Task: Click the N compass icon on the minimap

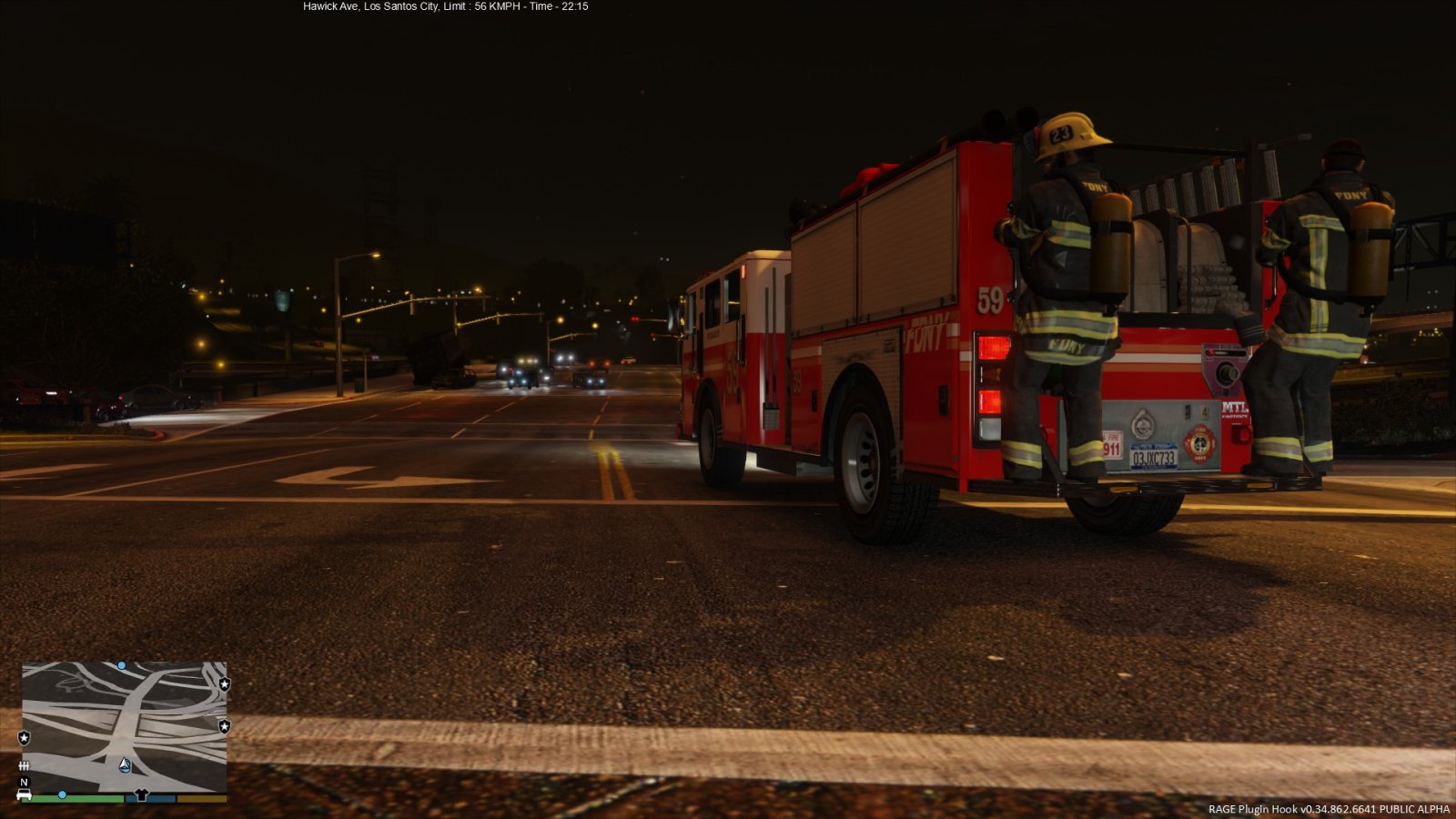Action: click(23, 782)
